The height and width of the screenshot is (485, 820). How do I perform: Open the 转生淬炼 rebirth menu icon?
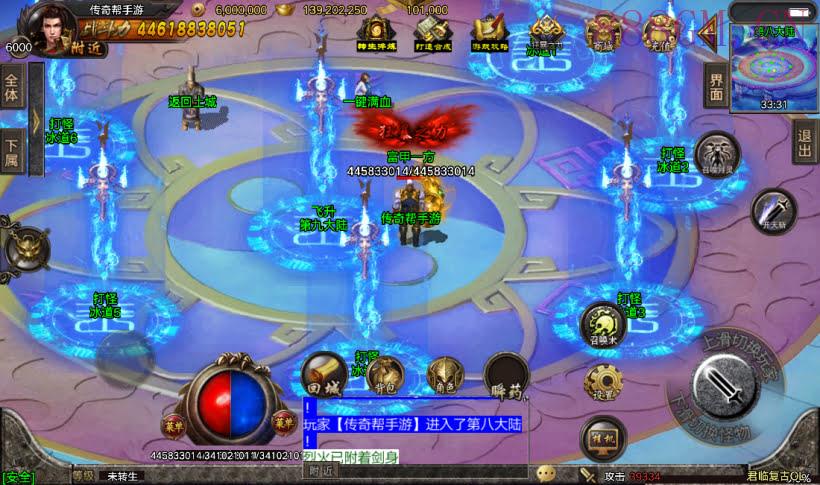(376, 34)
